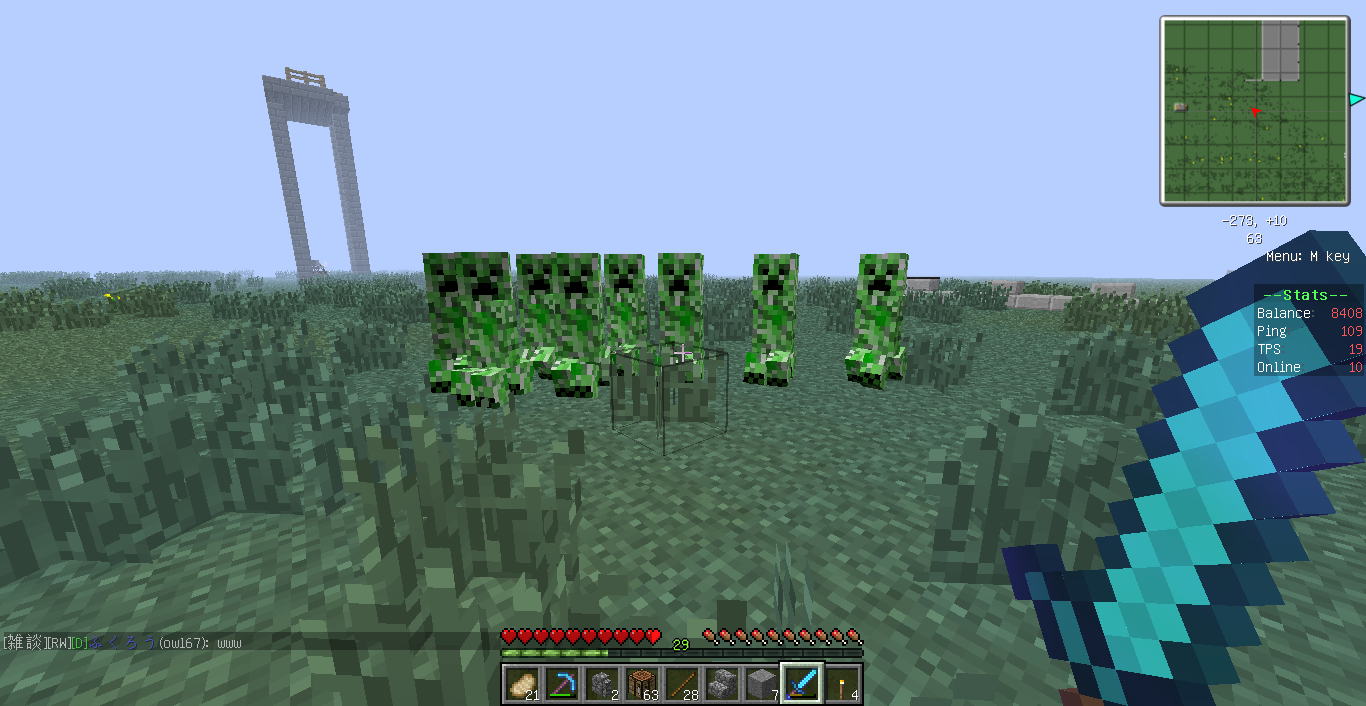The width and height of the screenshot is (1366, 706).
Task: Select the diamond pickaxe hotbar slot
Action: pos(561,684)
